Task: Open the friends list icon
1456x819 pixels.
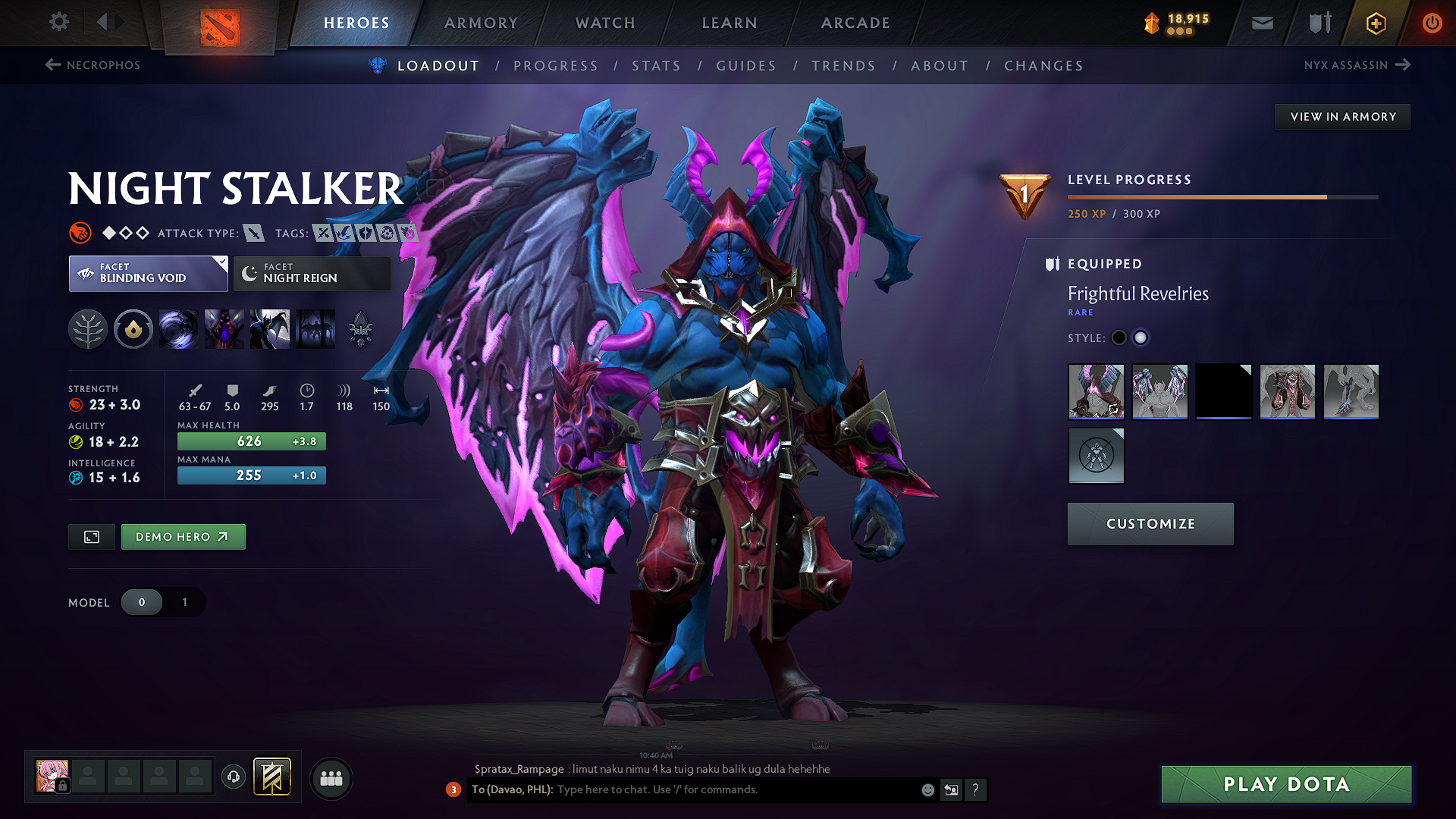Action: [331, 778]
